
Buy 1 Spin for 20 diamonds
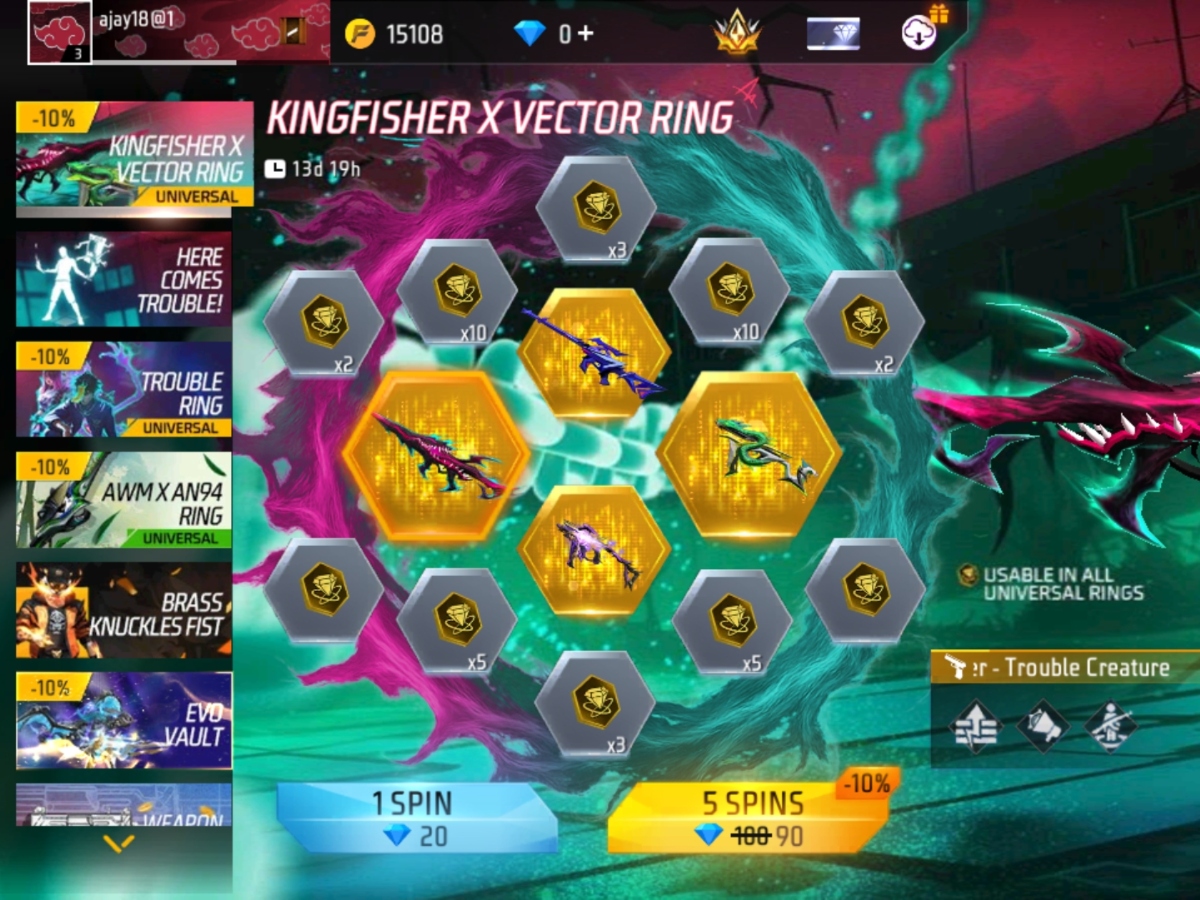(415, 818)
